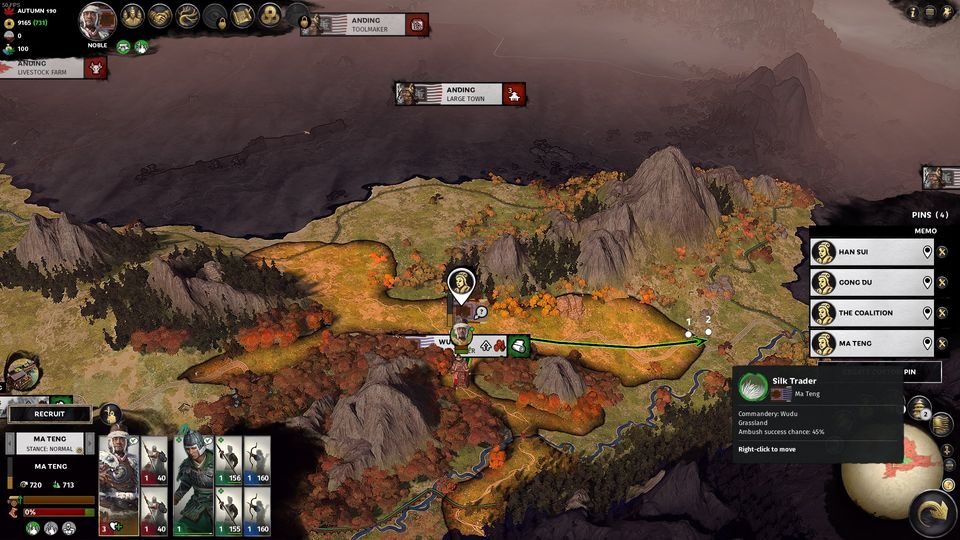Open the reforms tree icon
The height and width of the screenshot is (540, 960).
(187, 16)
